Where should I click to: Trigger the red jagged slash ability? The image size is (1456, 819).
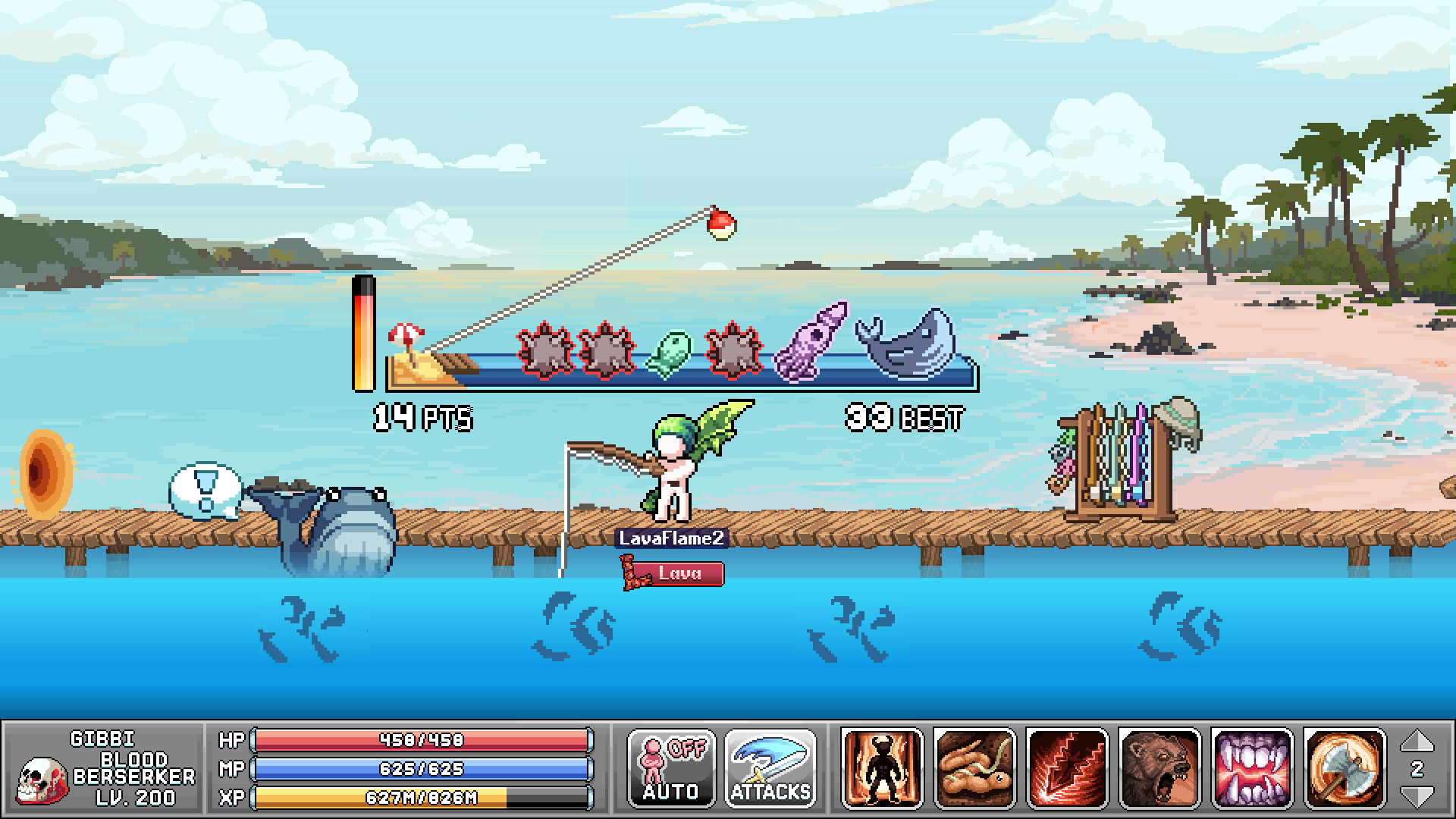(x=1067, y=769)
